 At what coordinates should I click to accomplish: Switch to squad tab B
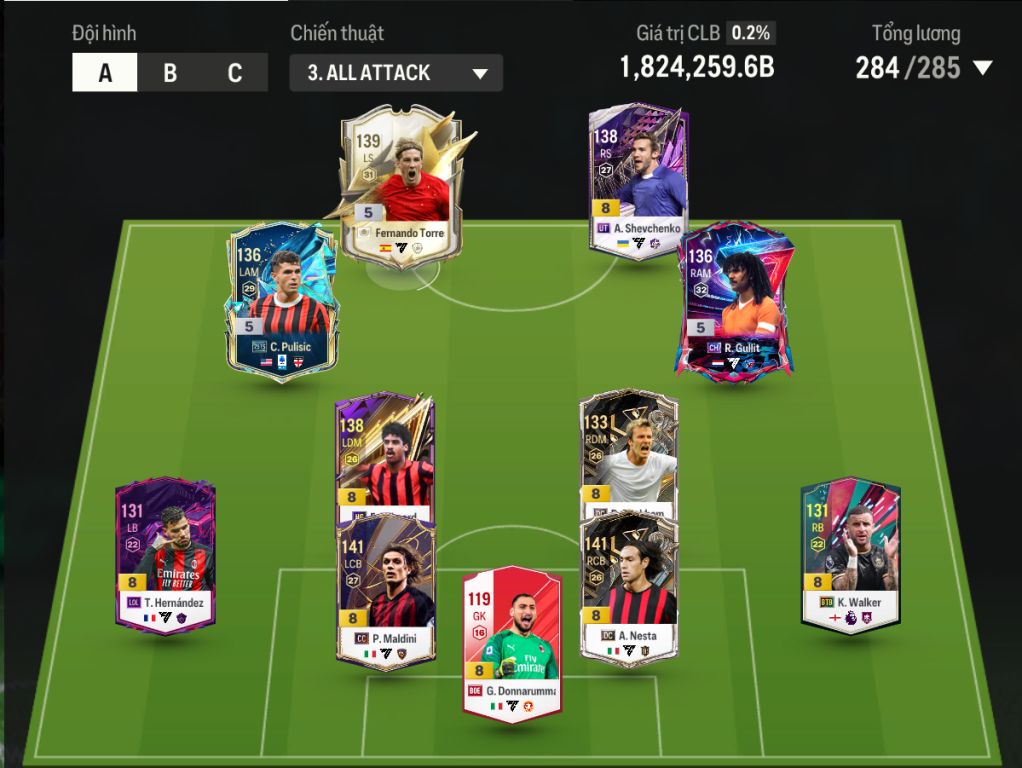click(170, 73)
